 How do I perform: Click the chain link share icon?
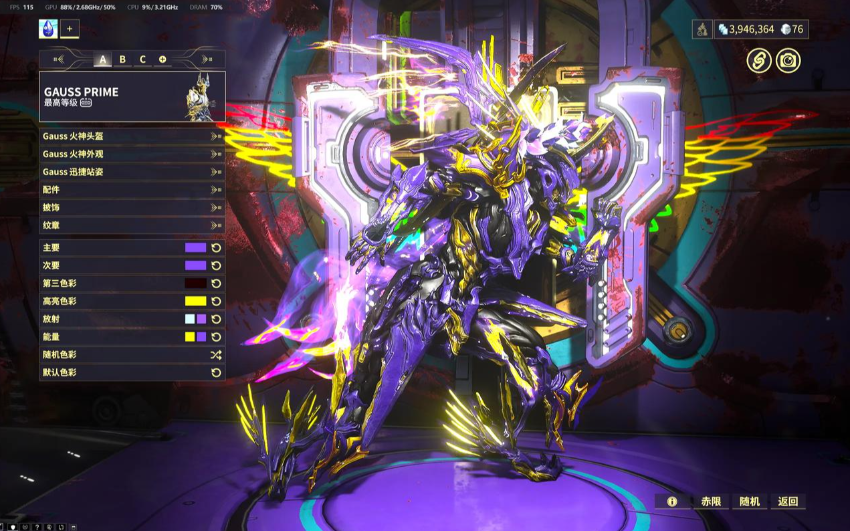pos(759,60)
